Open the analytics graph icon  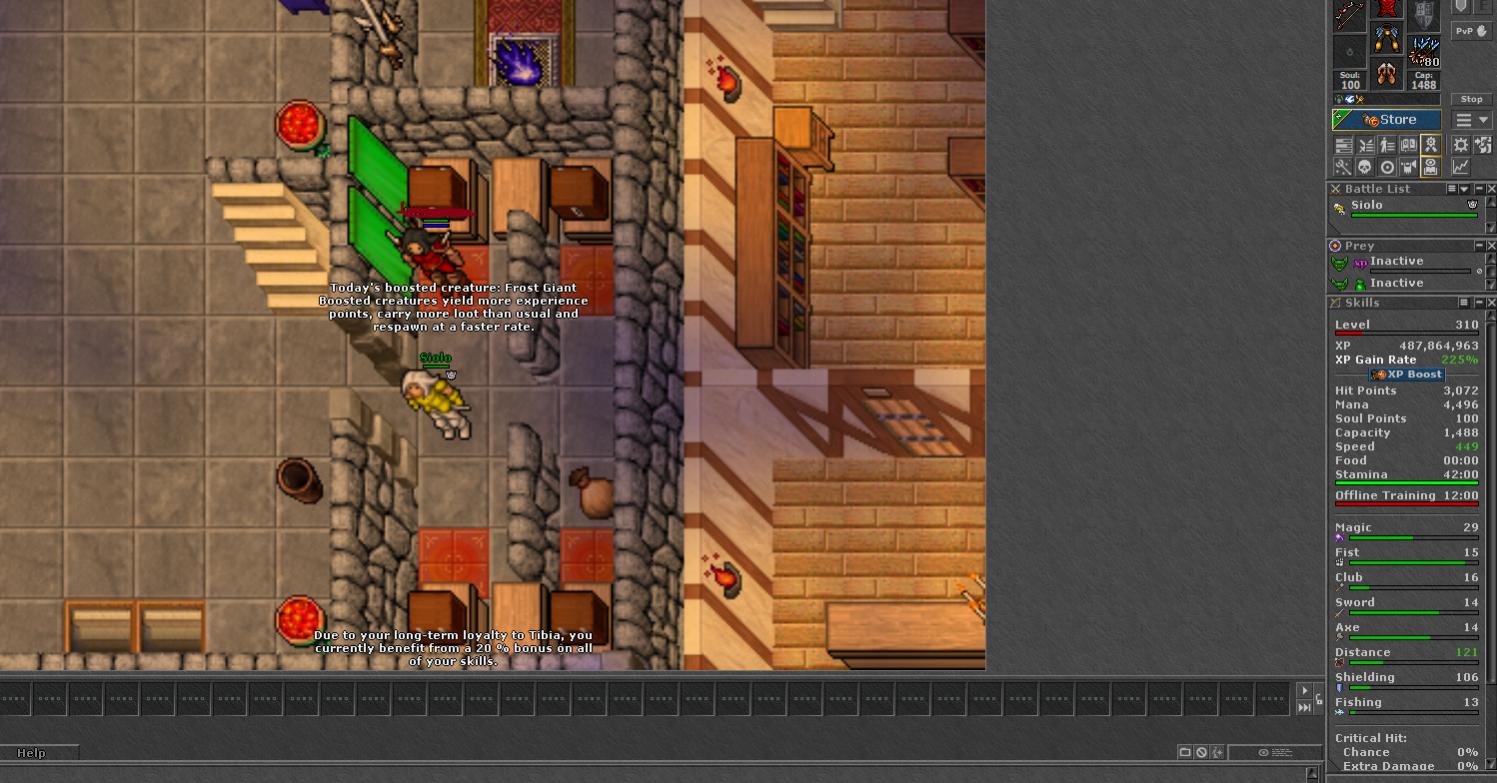[x=1460, y=167]
